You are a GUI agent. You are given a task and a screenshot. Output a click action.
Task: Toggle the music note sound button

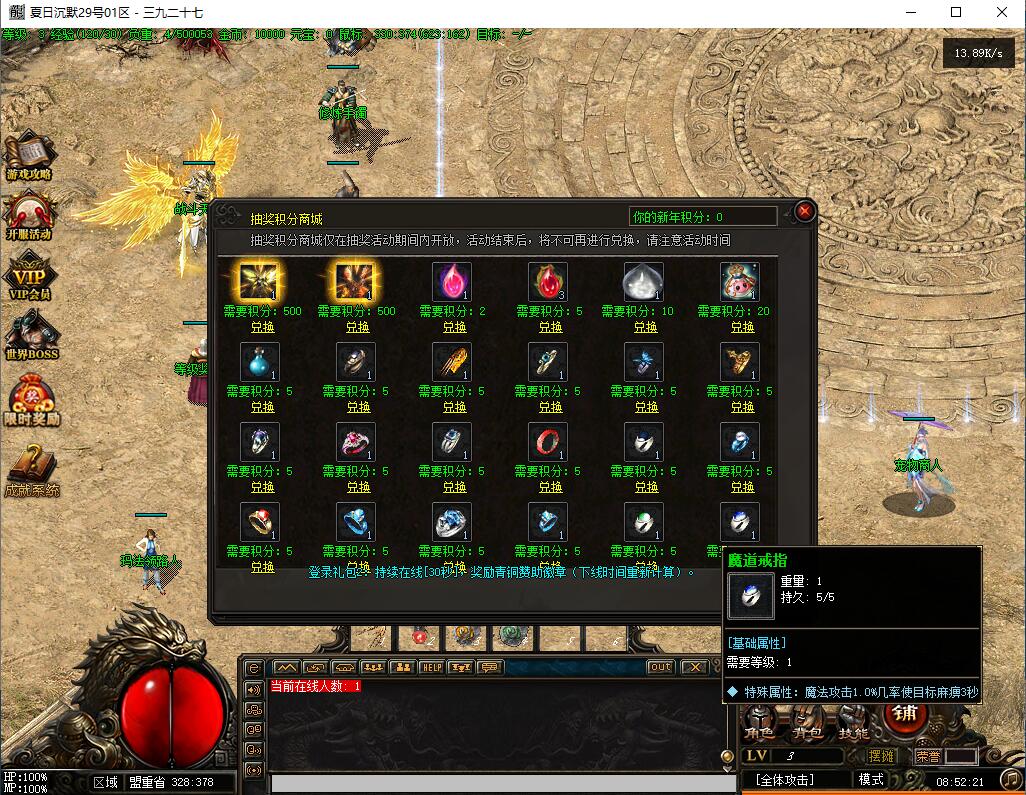[1011, 778]
